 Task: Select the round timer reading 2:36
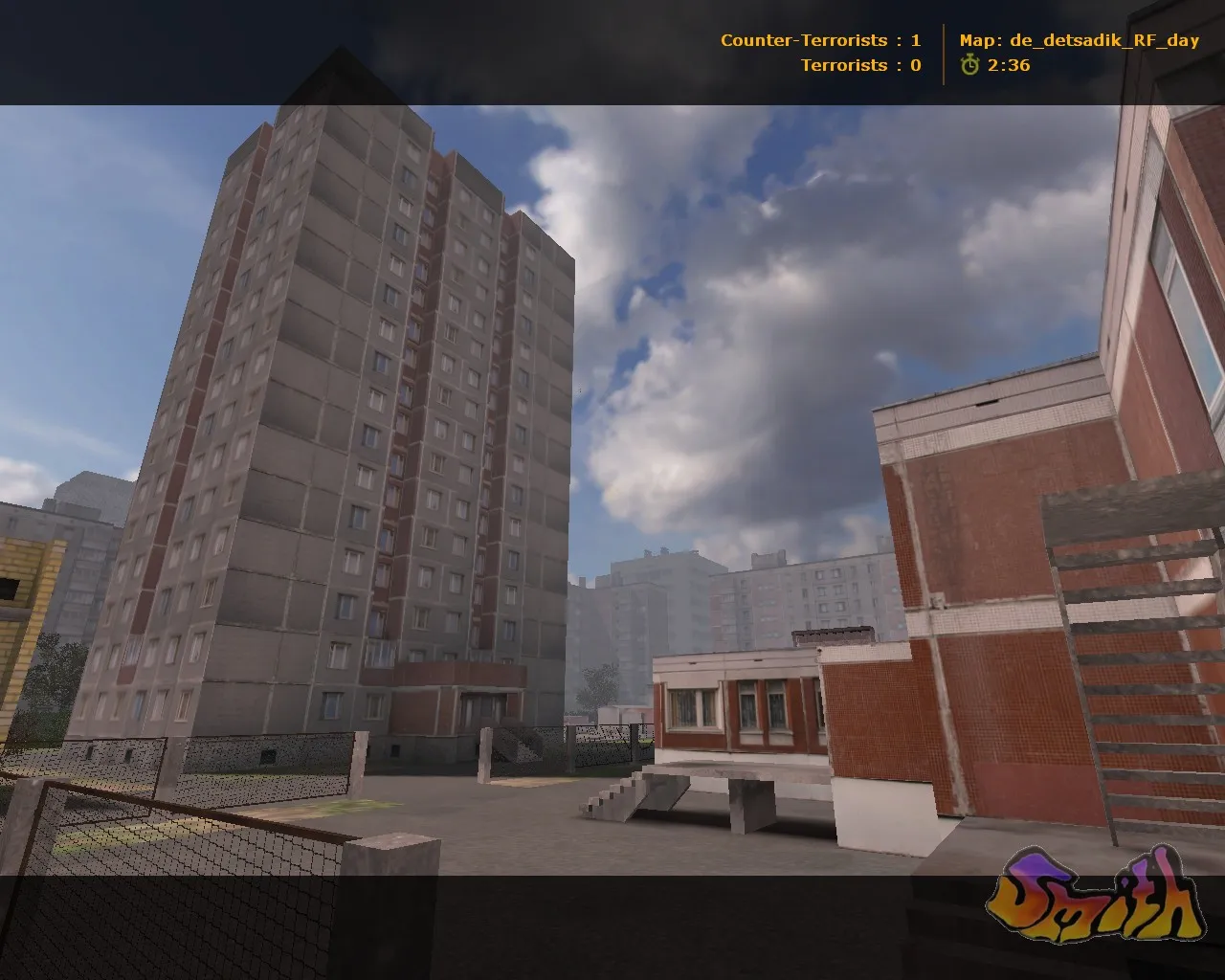[x=1008, y=67]
